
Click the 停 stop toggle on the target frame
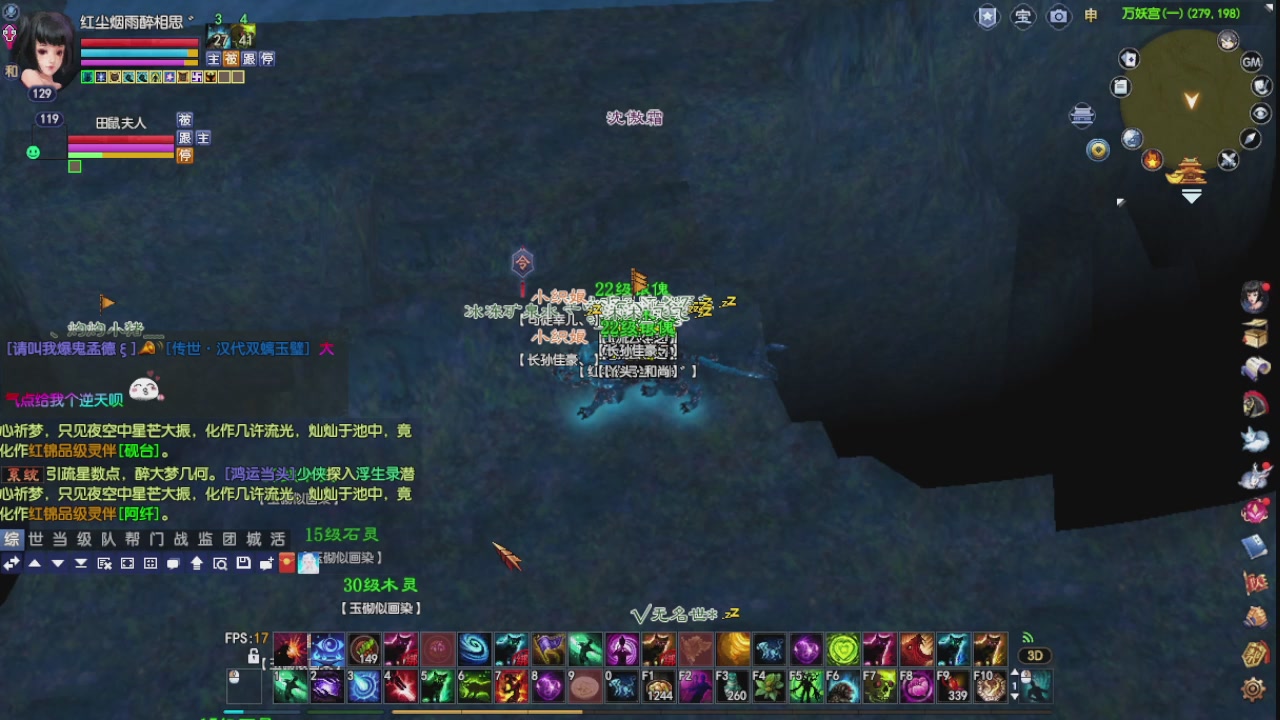click(x=184, y=156)
